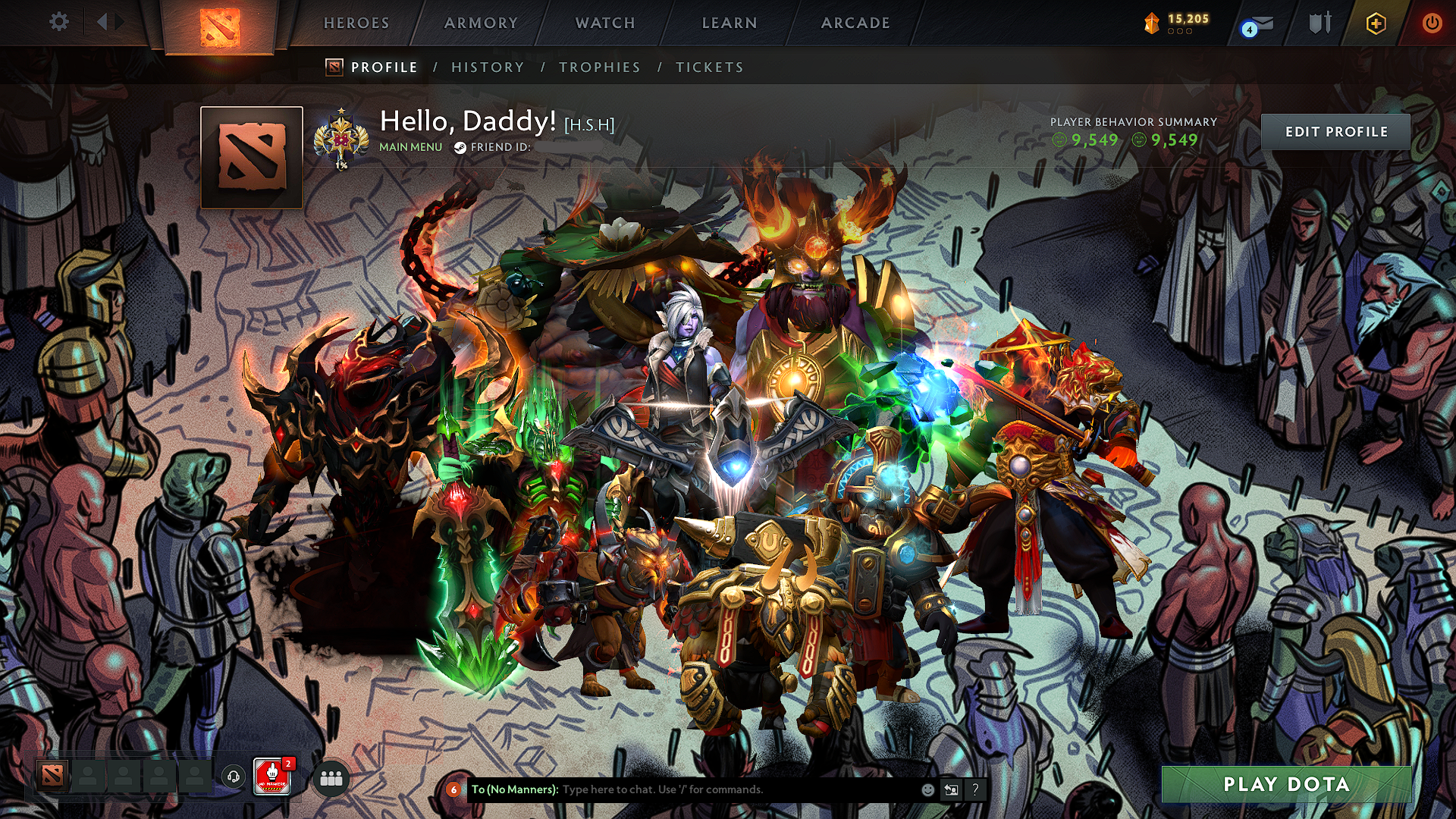The image size is (1456, 819).
Task: Open the shield and sword icon
Action: 1319,23
